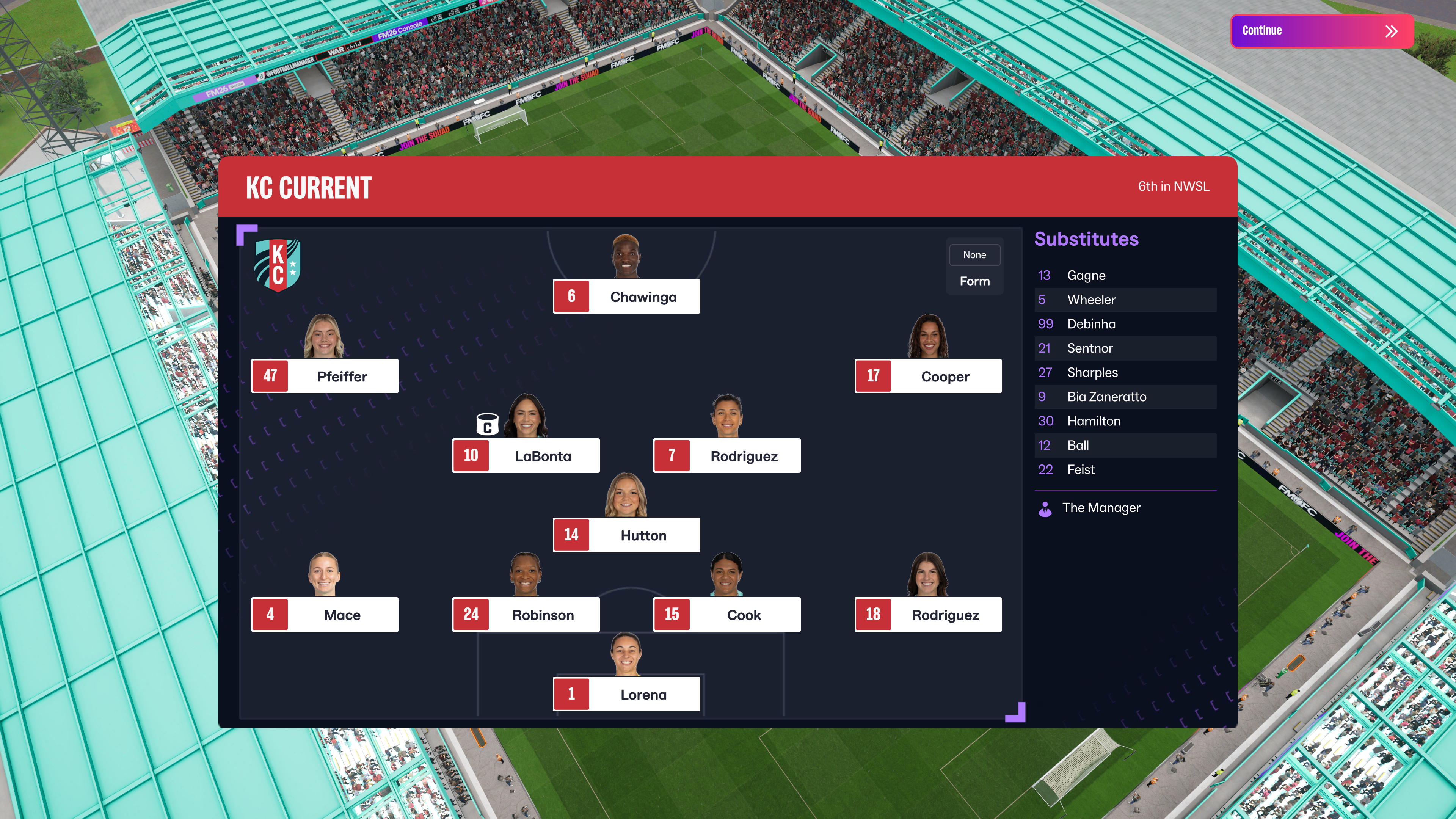This screenshot has width=1456, height=819.
Task: Select defender Mace number 4
Action: point(325,615)
